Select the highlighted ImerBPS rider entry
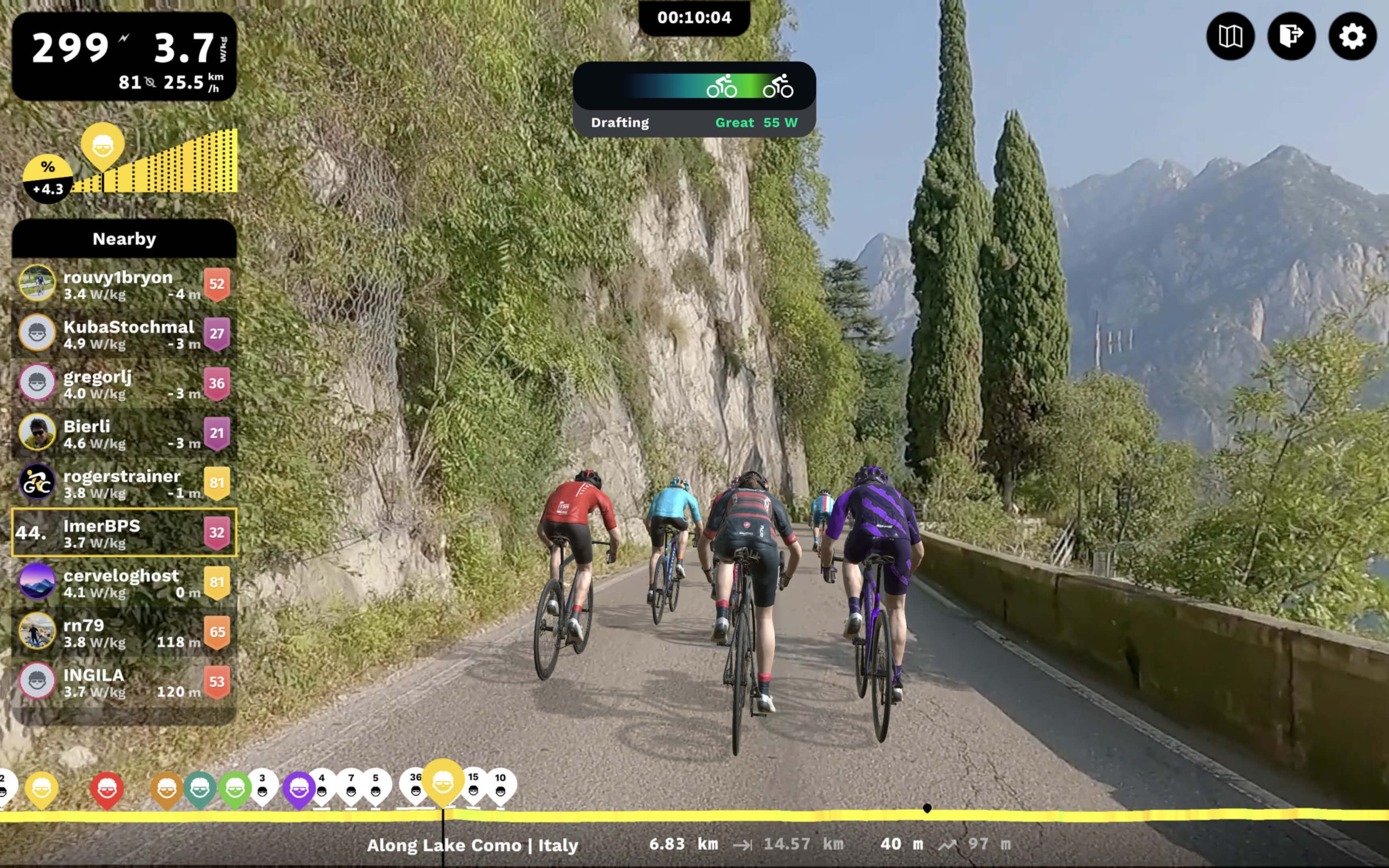The height and width of the screenshot is (868, 1389). click(123, 534)
